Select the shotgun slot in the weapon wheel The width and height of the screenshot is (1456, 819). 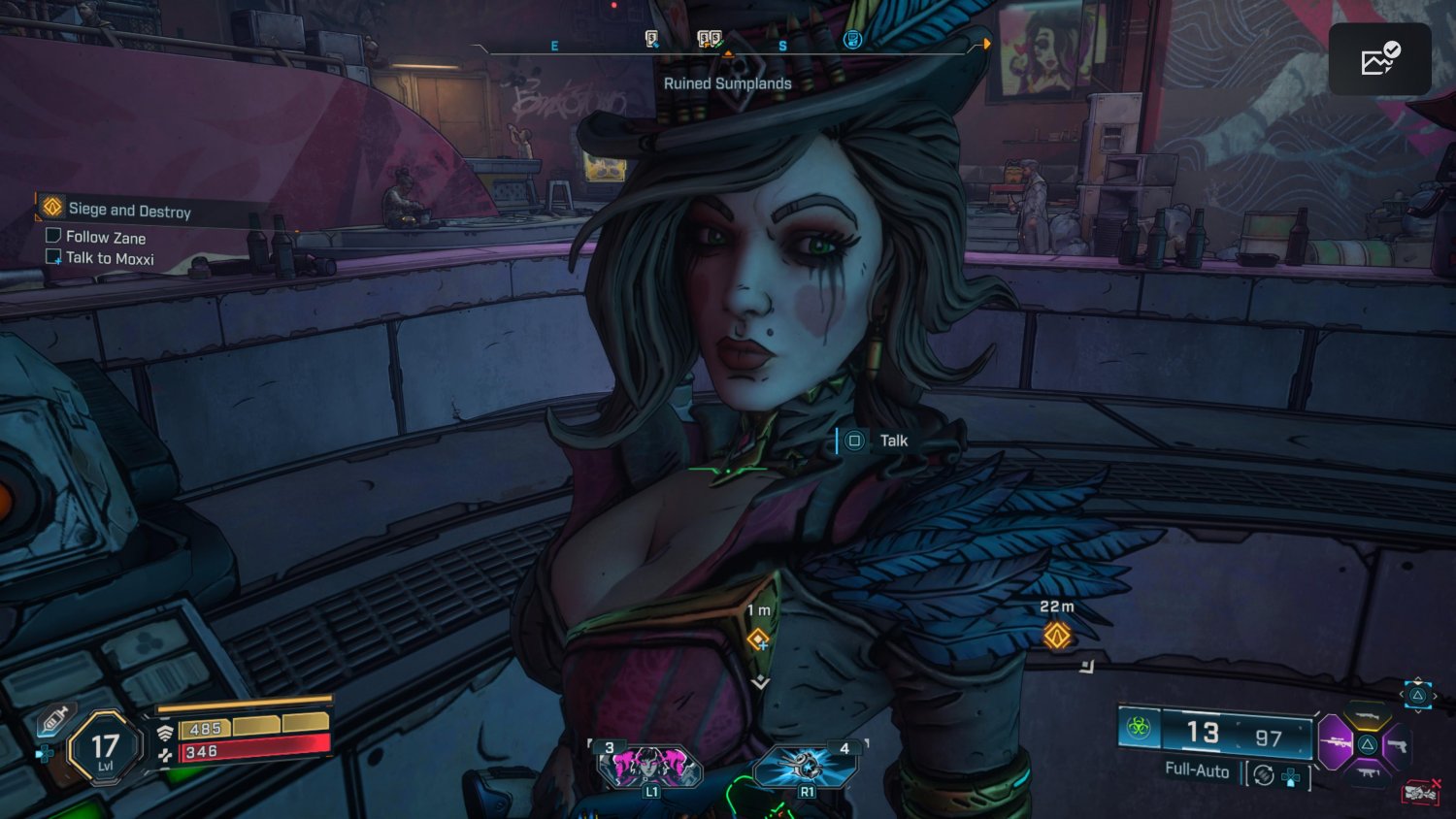pos(1367,716)
